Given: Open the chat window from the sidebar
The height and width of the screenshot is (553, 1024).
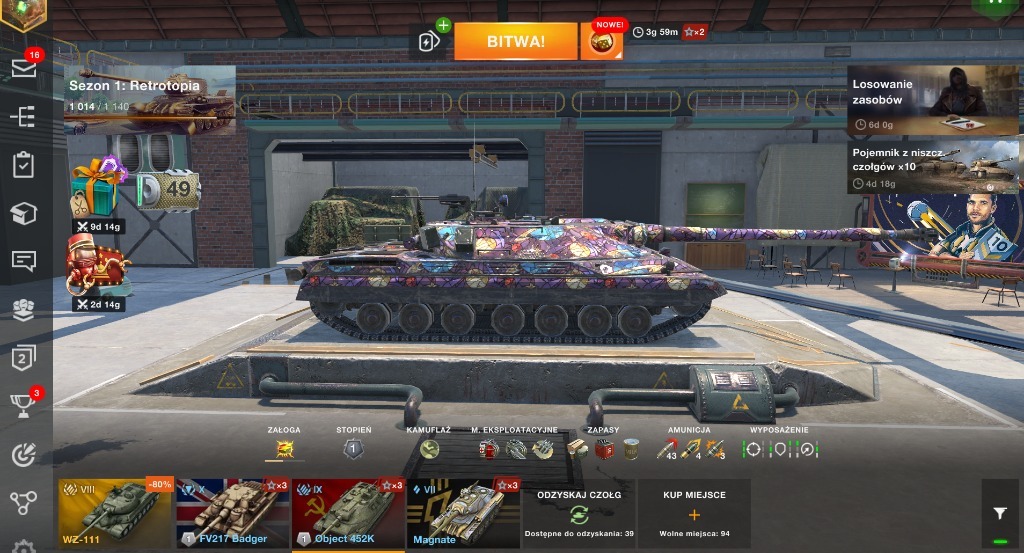Looking at the screenshot, I should (23, 261).
